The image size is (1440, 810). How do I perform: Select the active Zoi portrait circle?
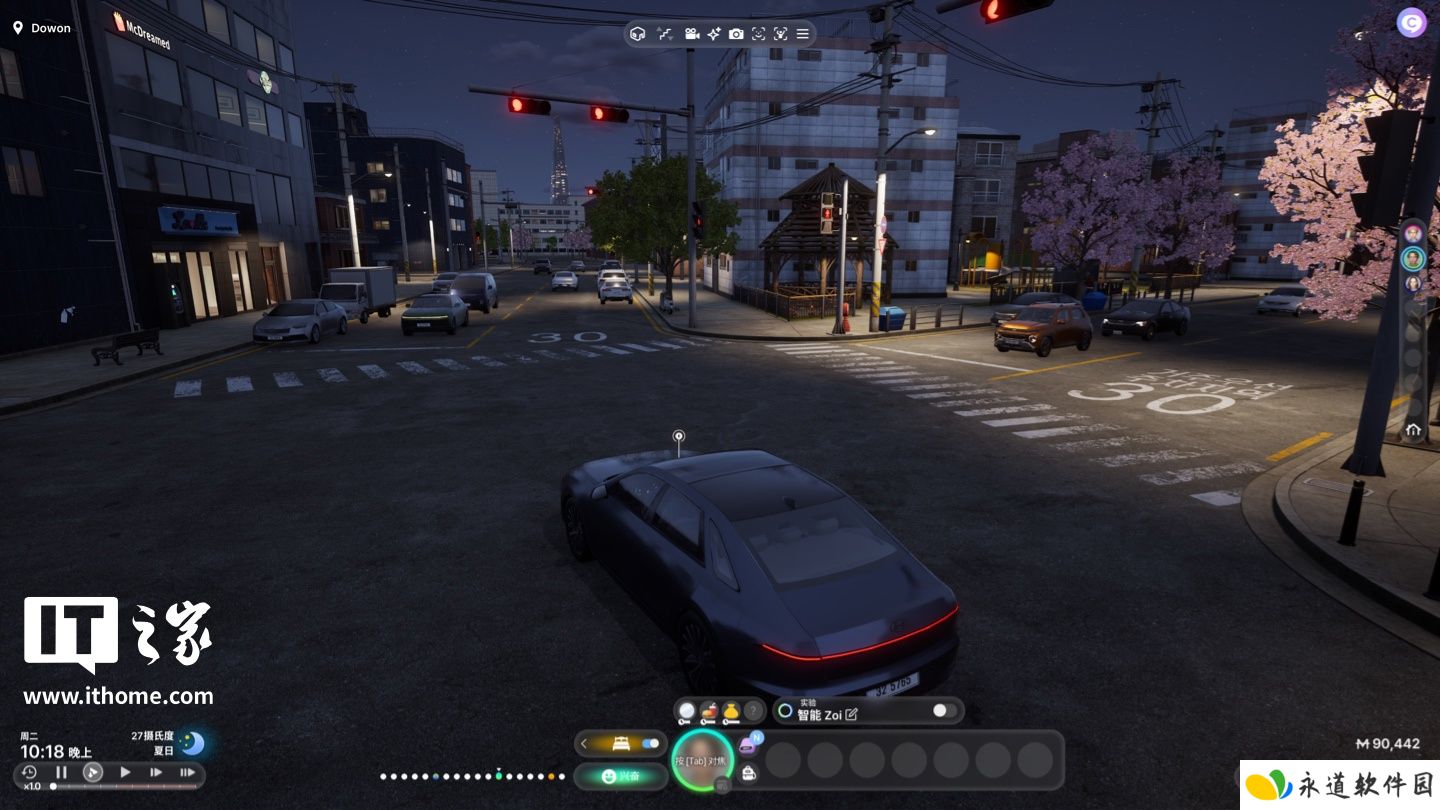coord(703,760)
